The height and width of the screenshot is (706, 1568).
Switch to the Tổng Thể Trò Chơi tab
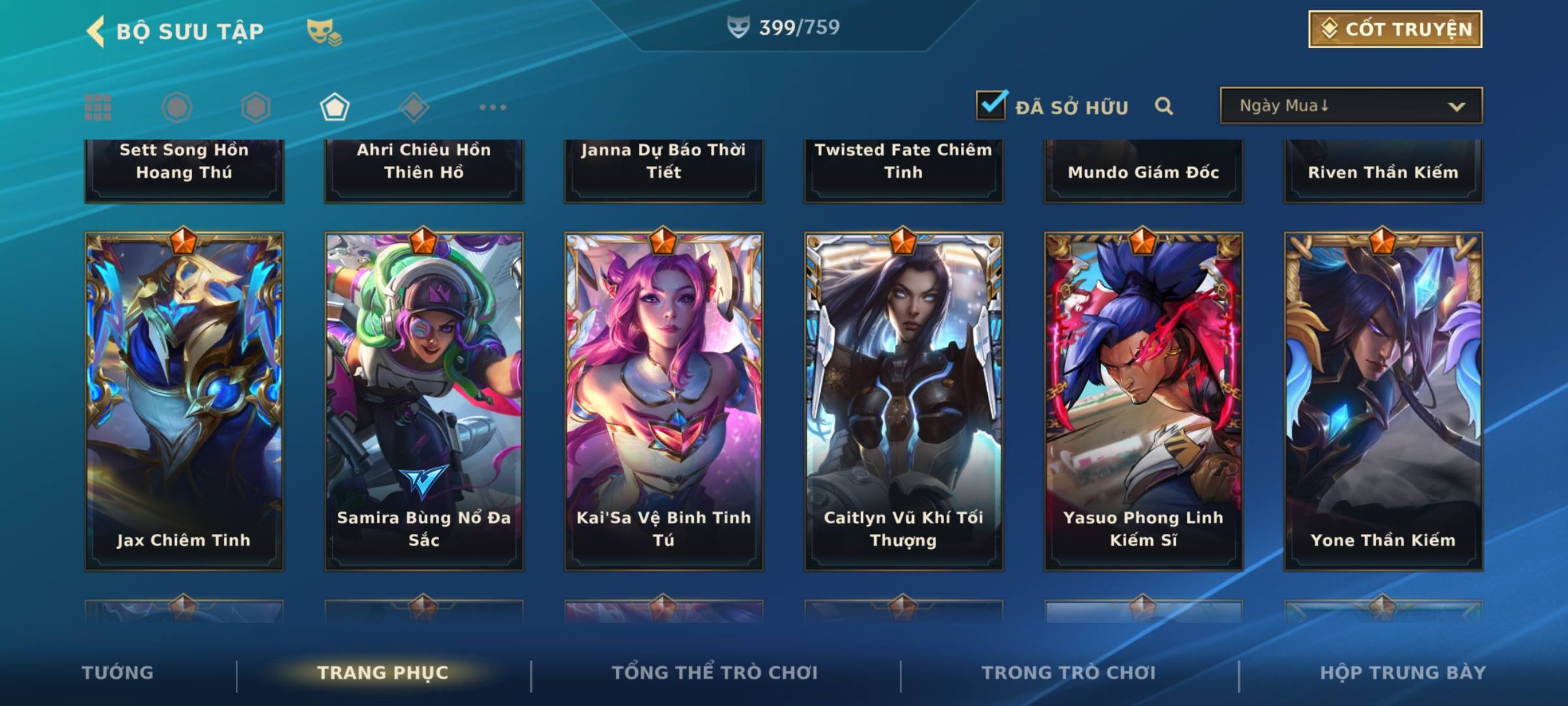[715, 673]
